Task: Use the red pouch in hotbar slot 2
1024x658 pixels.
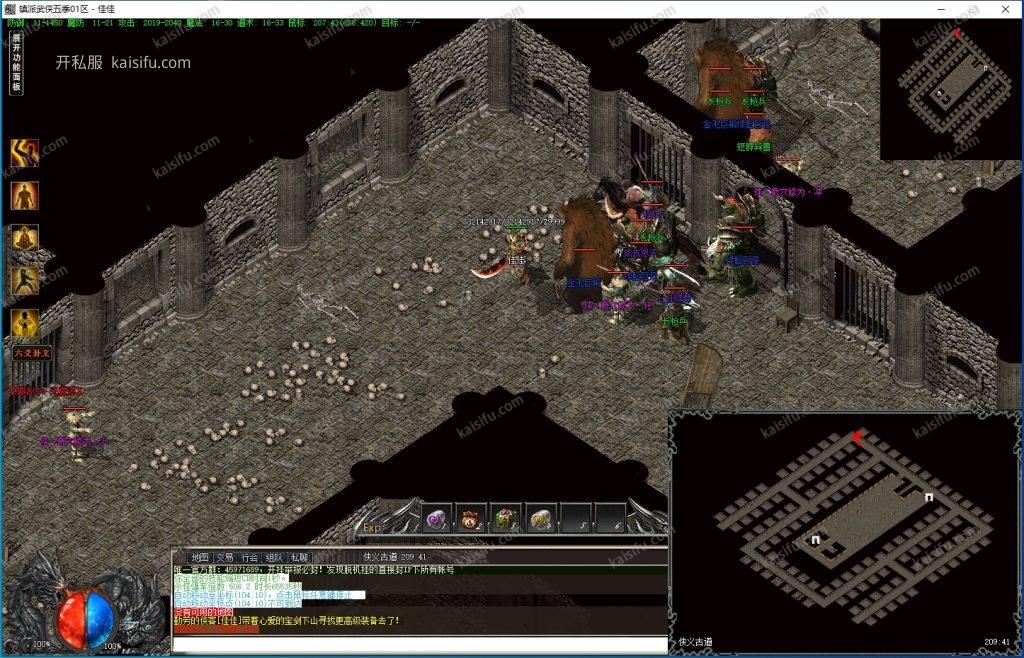Action: tap(472, 519)
